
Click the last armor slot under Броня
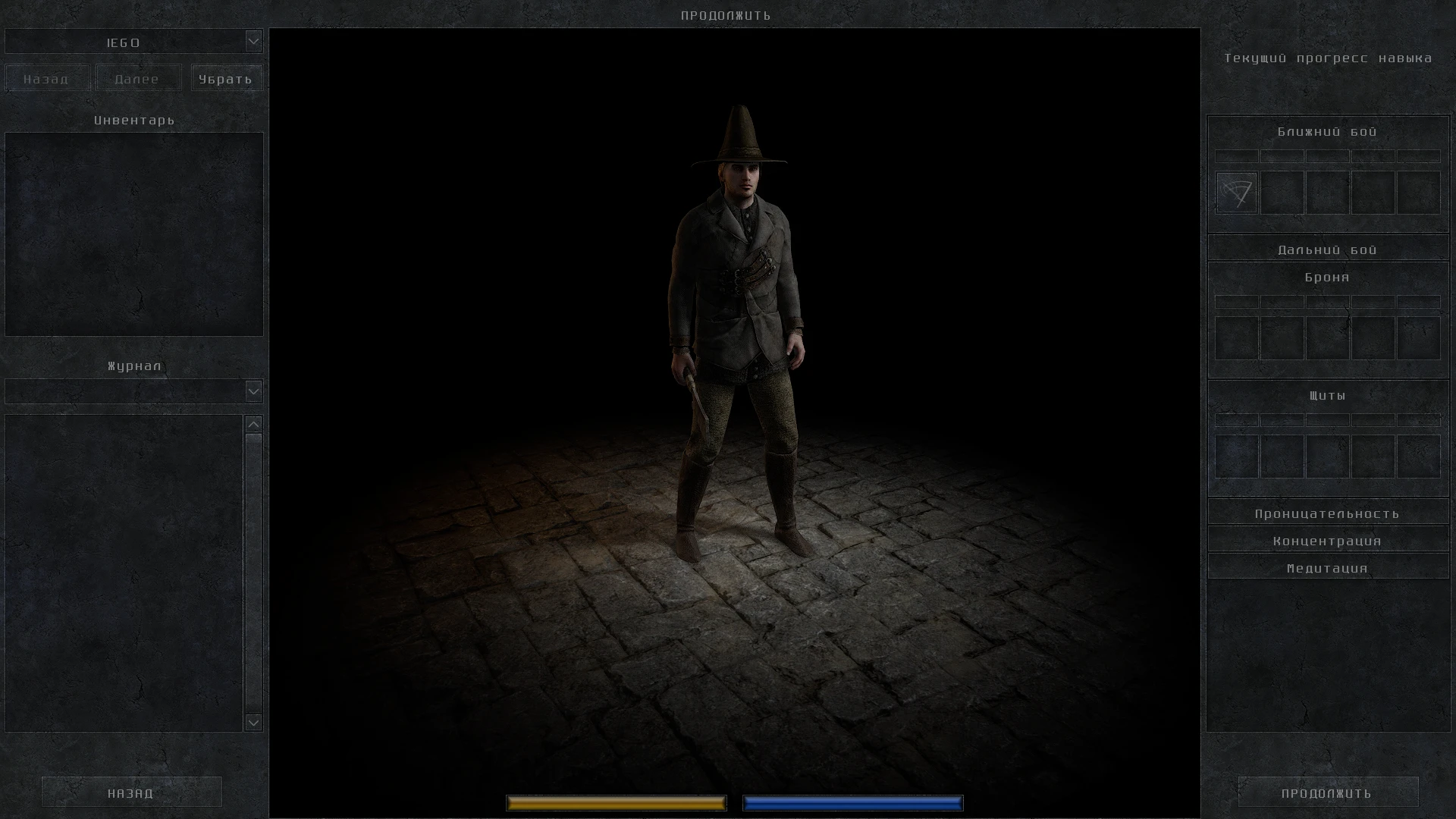point(1417,338)
